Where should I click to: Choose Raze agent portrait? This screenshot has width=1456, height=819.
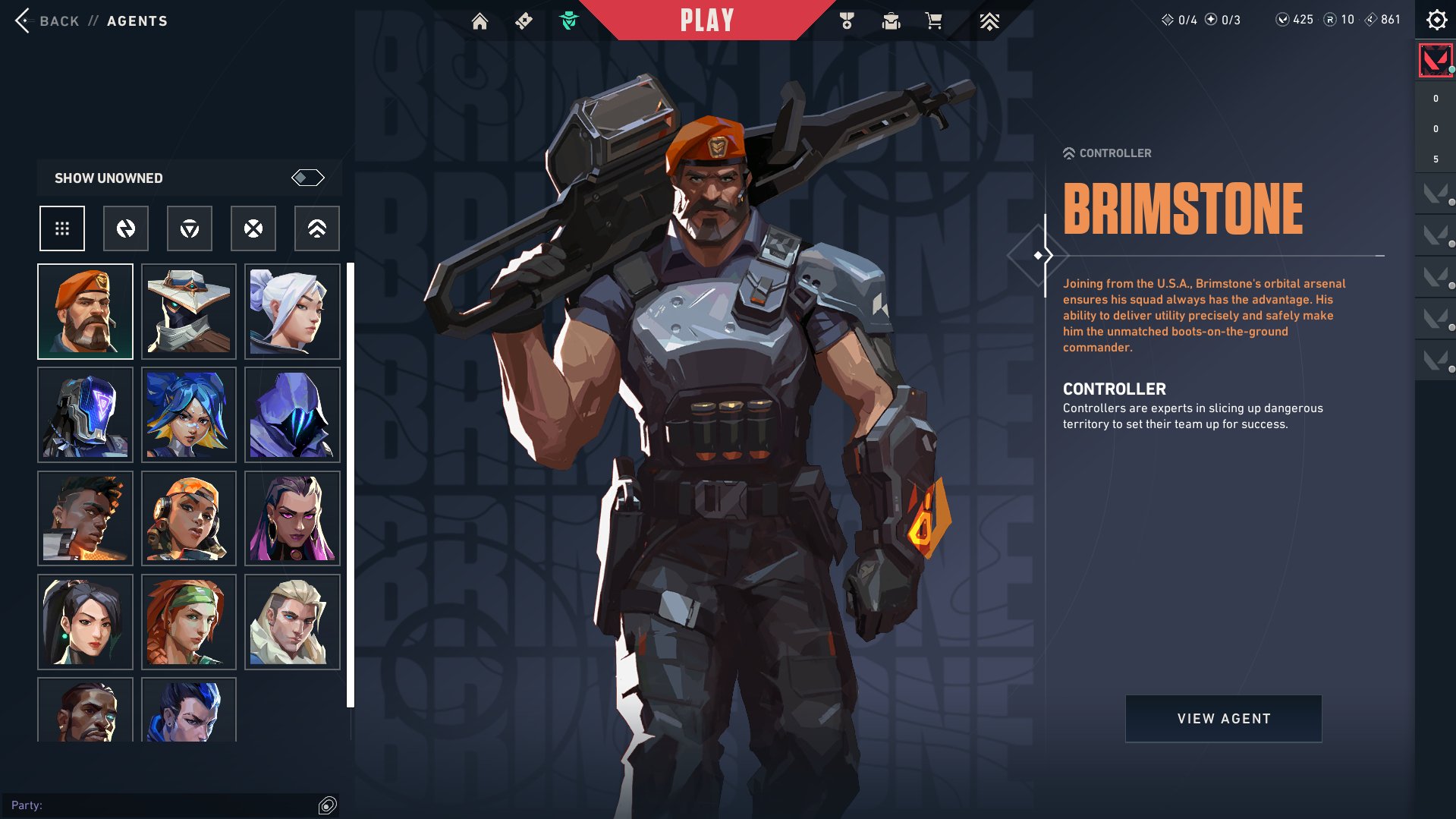coord(189,518)
